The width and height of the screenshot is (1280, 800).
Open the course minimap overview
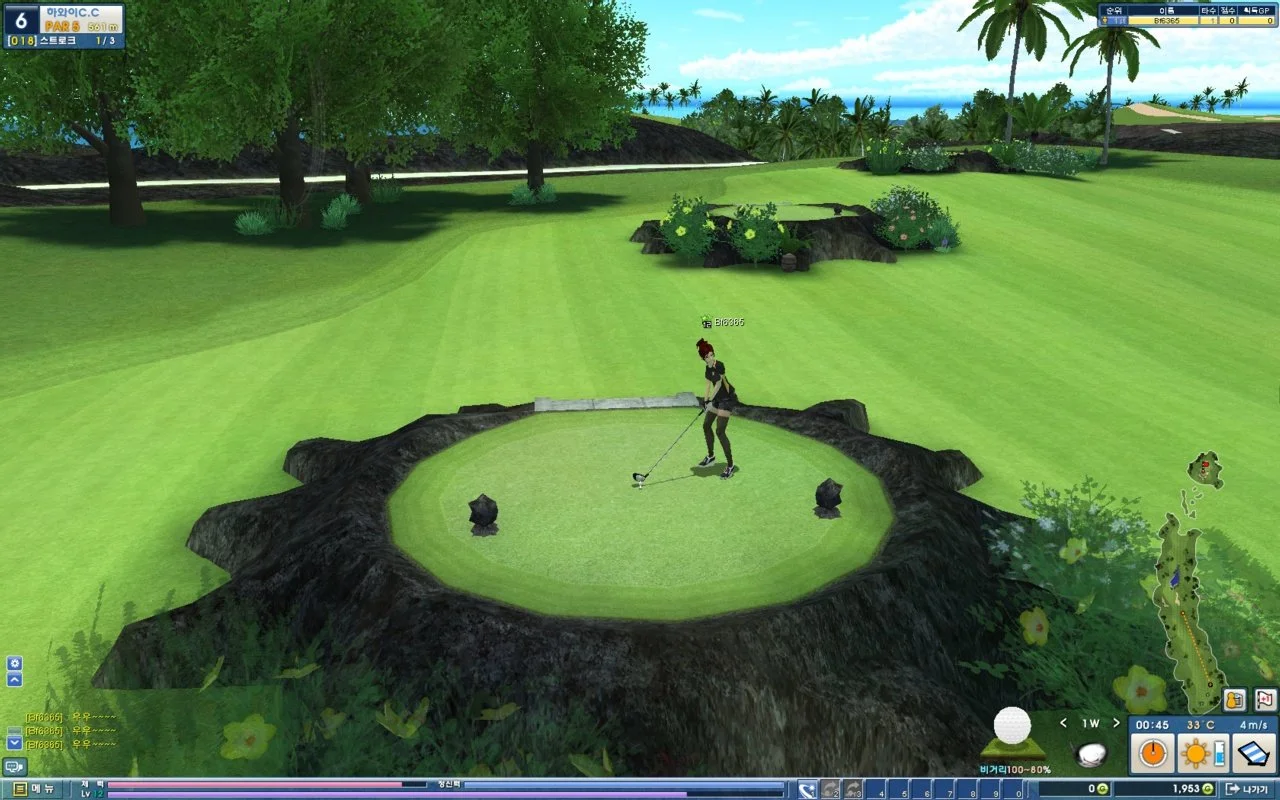[x=1188, y=600]
